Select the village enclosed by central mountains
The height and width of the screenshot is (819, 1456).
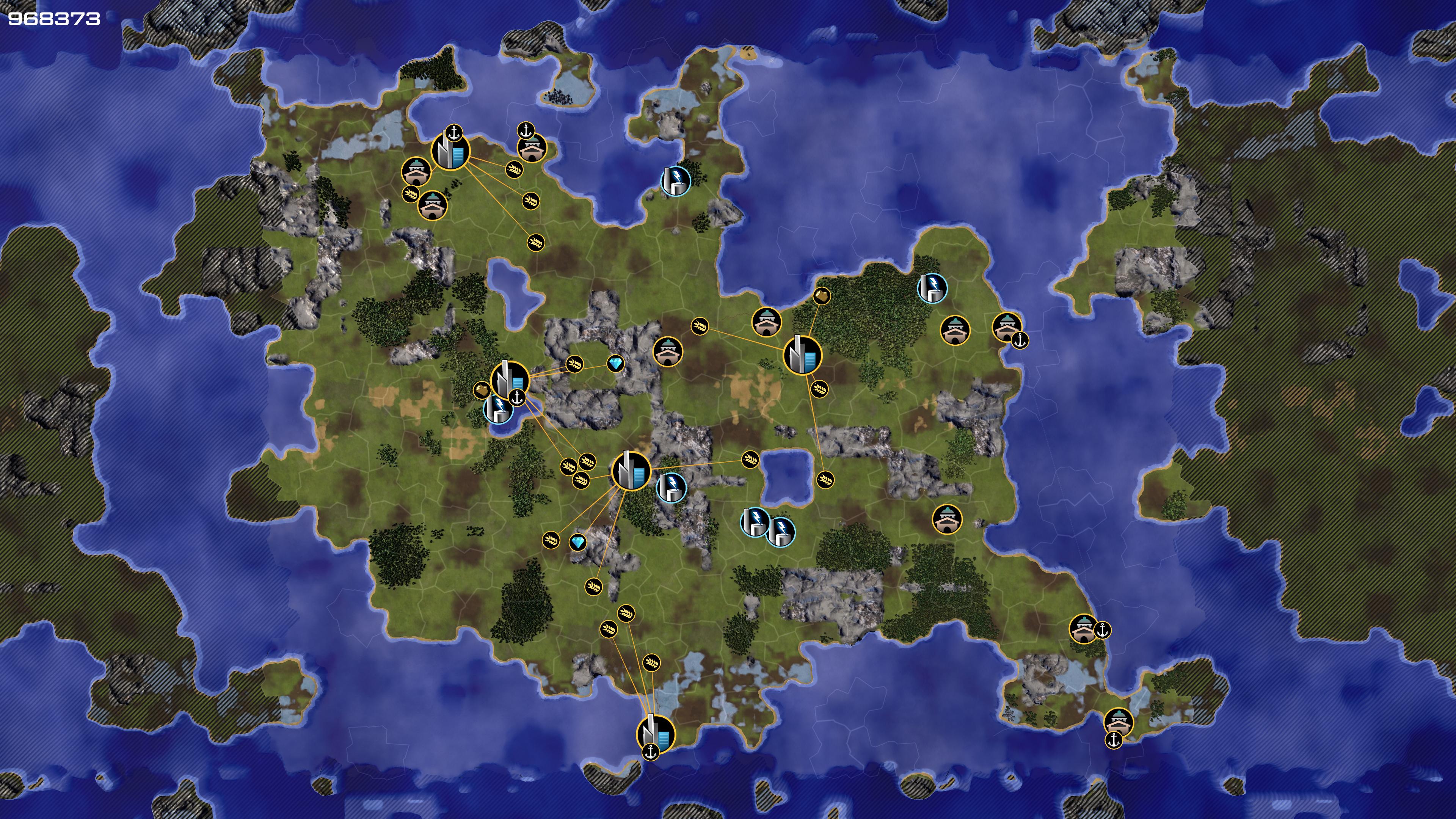[667, 352]
